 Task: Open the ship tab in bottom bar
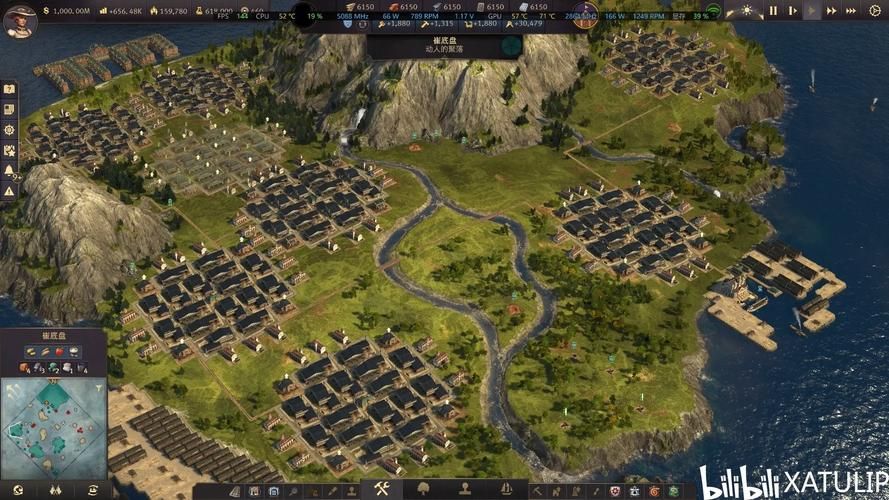click(x=506, y=489)
